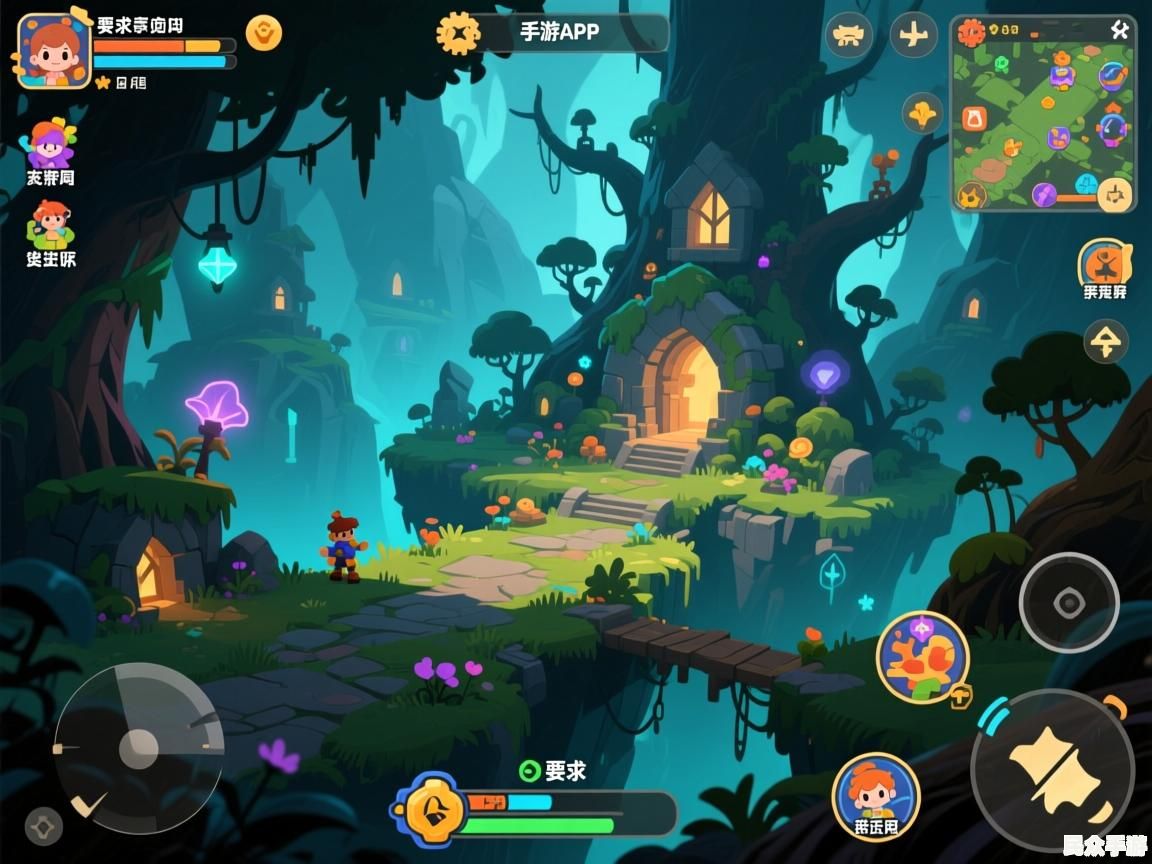
Task: Use the orange creature skill button
Action: pyautogui.click(x=922, y=658)
